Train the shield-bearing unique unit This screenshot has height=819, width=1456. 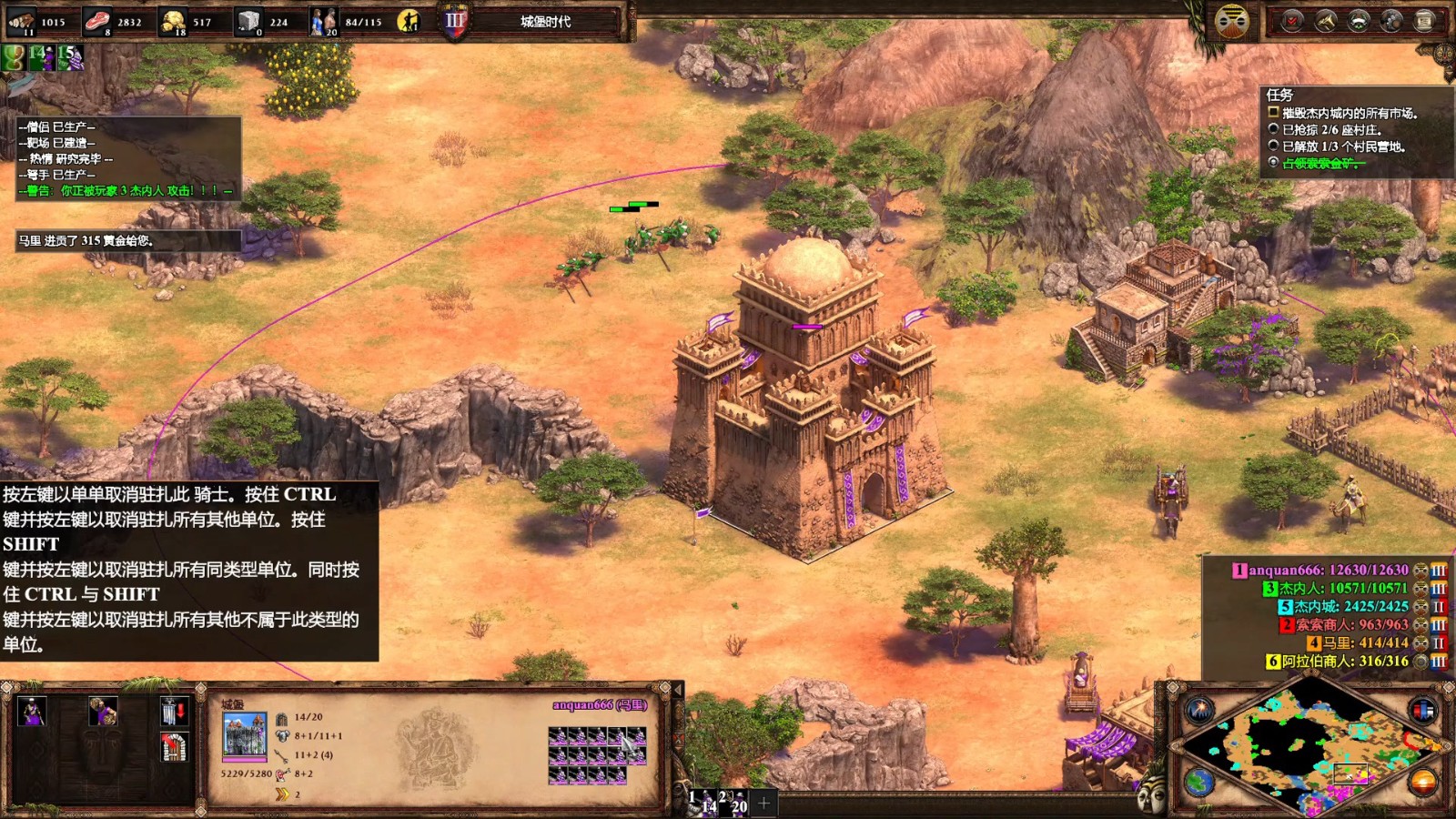pyautogui.click(x=102, y=711)
